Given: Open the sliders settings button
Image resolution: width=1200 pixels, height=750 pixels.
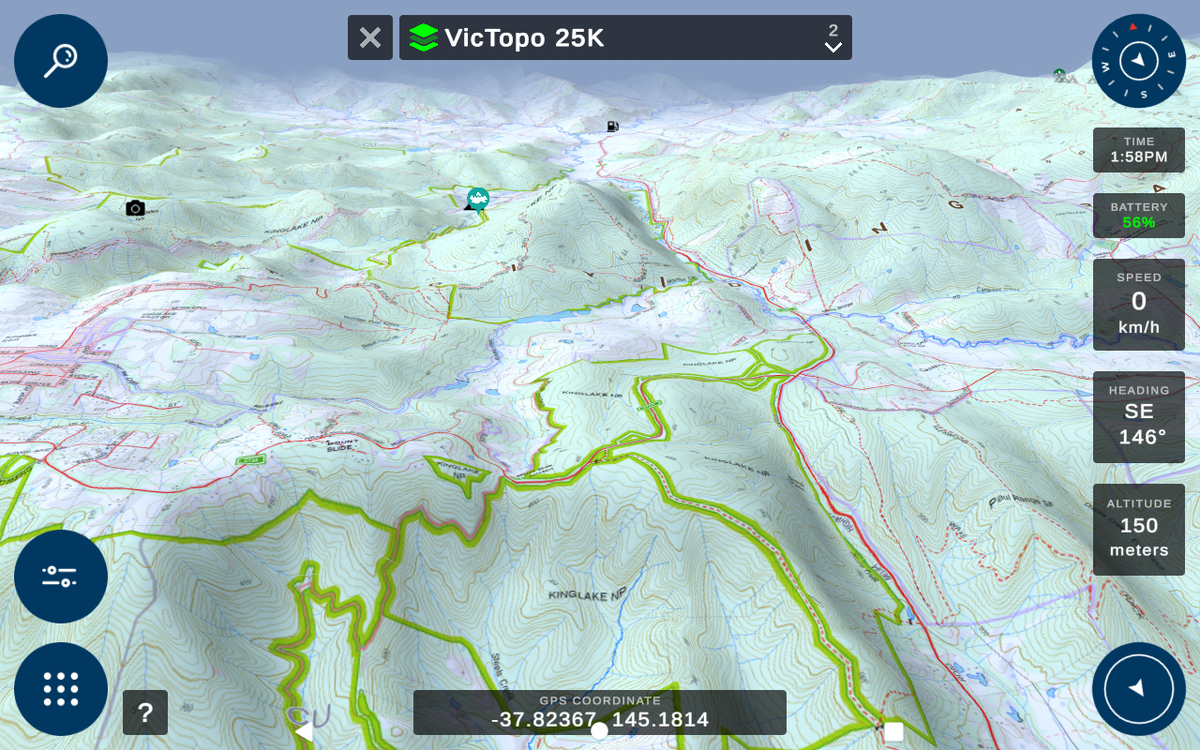Looking at the screenshot, I should [61, 576].
